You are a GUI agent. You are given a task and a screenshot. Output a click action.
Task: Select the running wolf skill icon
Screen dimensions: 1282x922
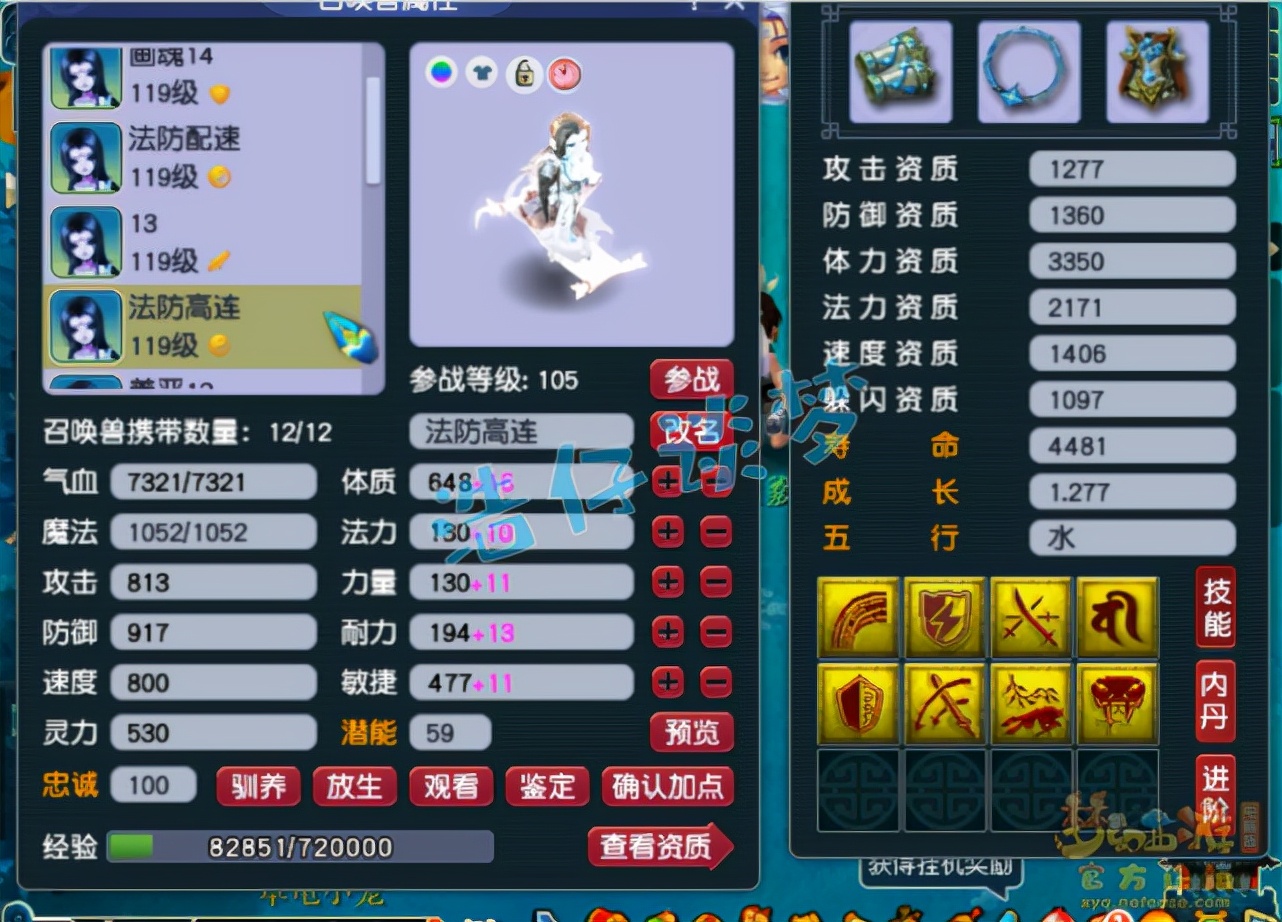[x=1031, y=703]
